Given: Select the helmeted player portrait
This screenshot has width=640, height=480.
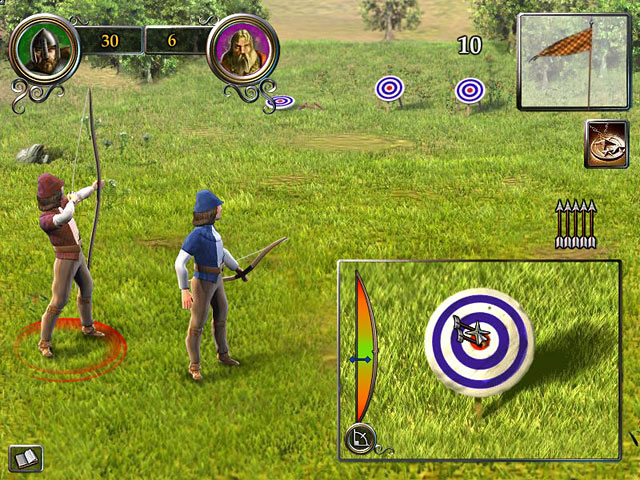Looking at the screenshot, I should coord(41,47).
